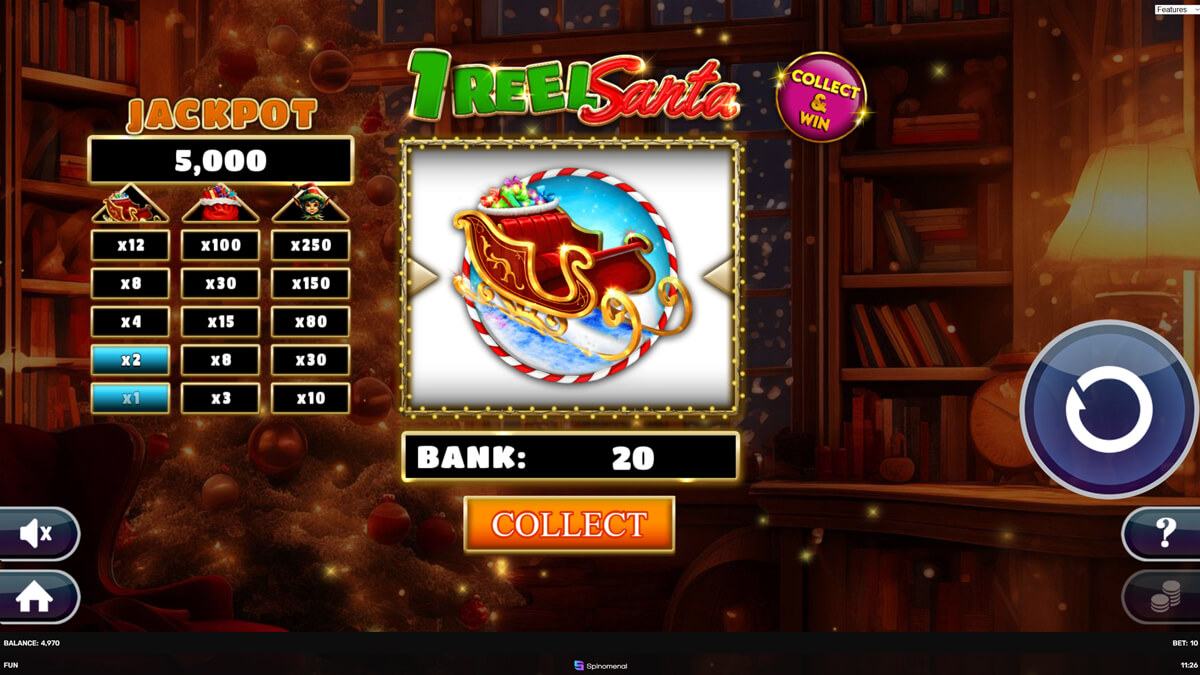Collect the banked winnings
This screenshot has width=1200, height=675.
(569, 524)
